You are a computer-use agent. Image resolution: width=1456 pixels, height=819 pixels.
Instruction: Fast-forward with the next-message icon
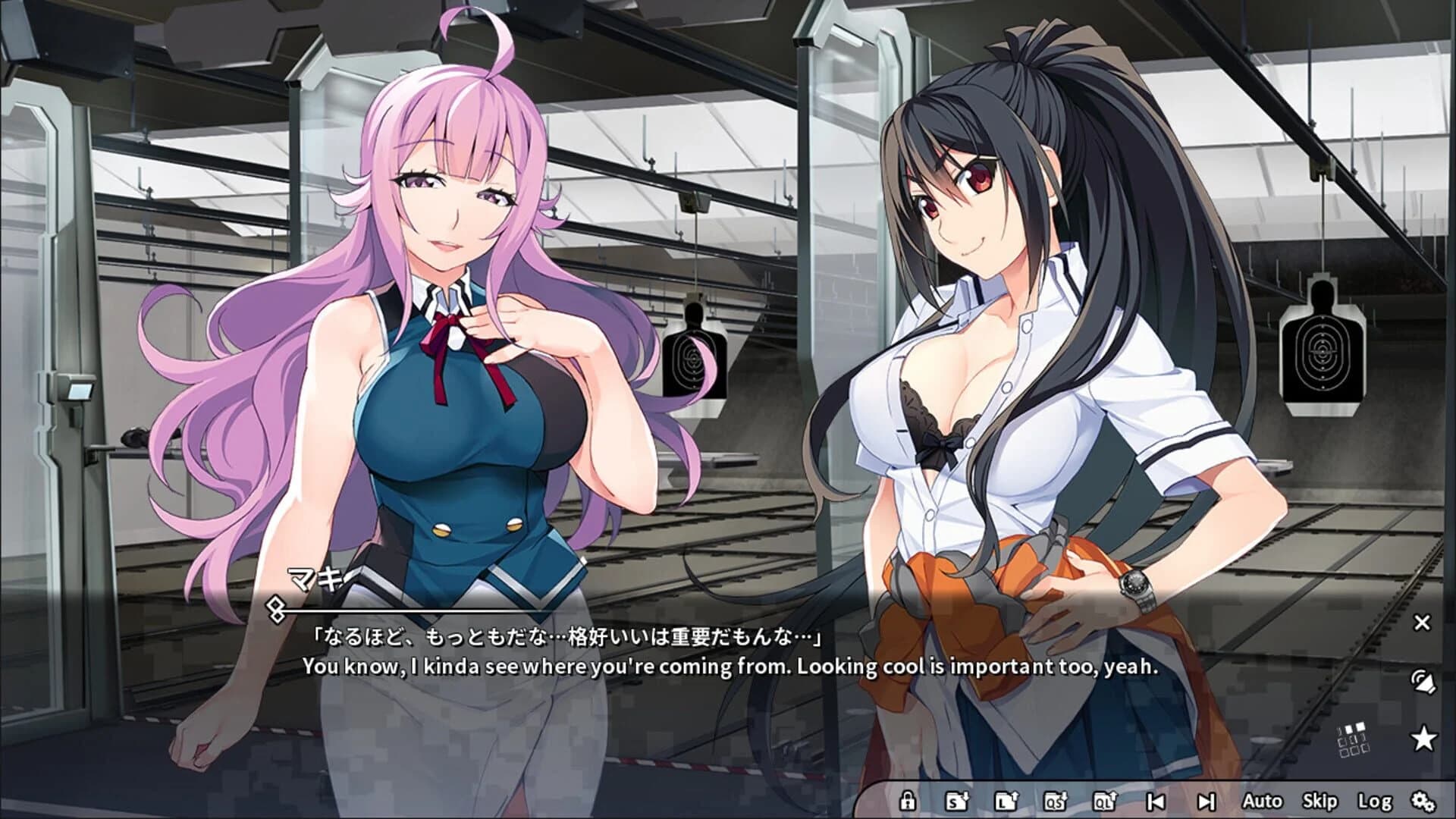(1206, 802)
